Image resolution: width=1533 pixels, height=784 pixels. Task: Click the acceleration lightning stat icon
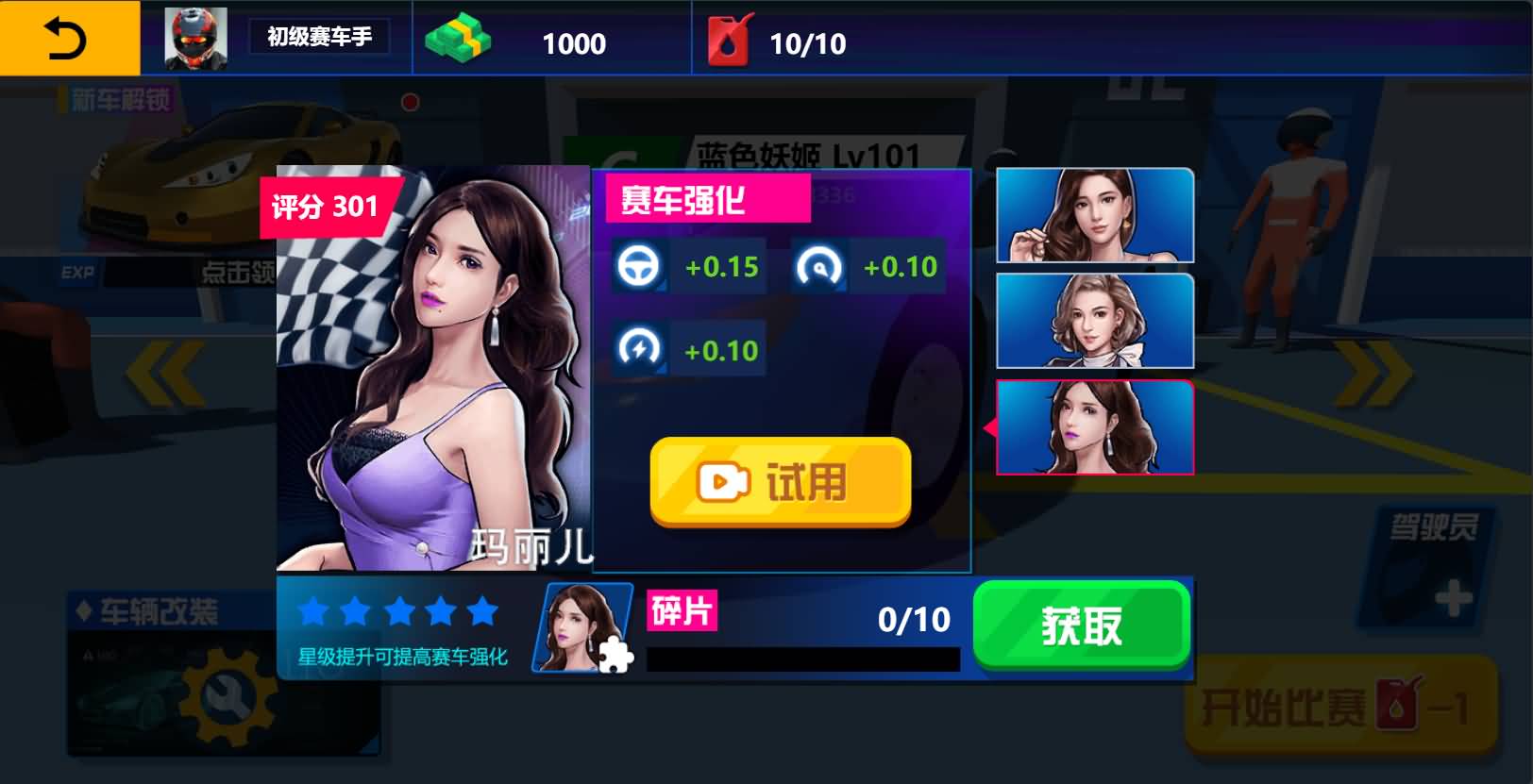(641, 348)
